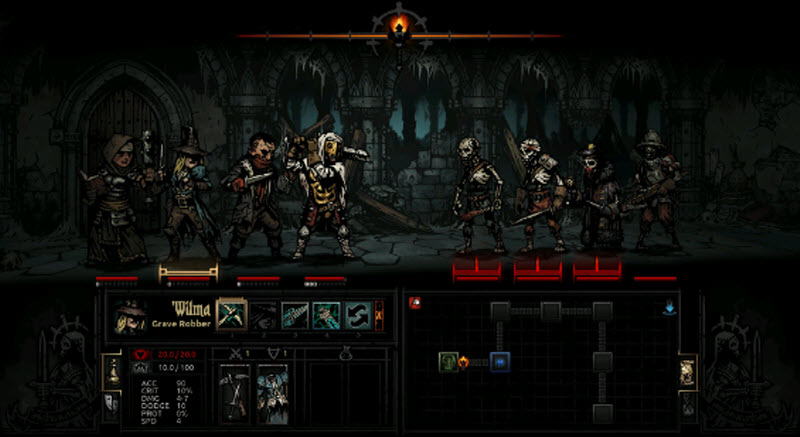Image resolution: width=800 pixels, height=437 pixels.
Task: Select the green entrance room on the map
Action: 447,360
